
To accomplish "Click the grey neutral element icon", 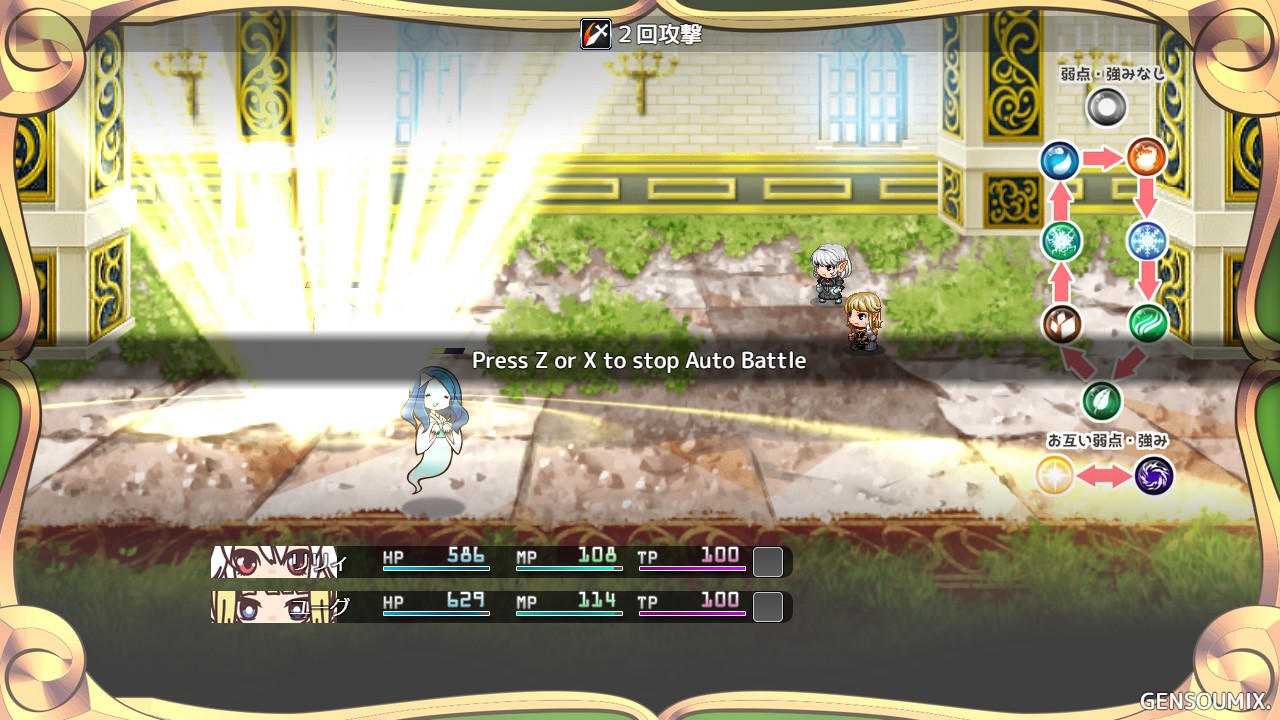I will [1106, 106].
